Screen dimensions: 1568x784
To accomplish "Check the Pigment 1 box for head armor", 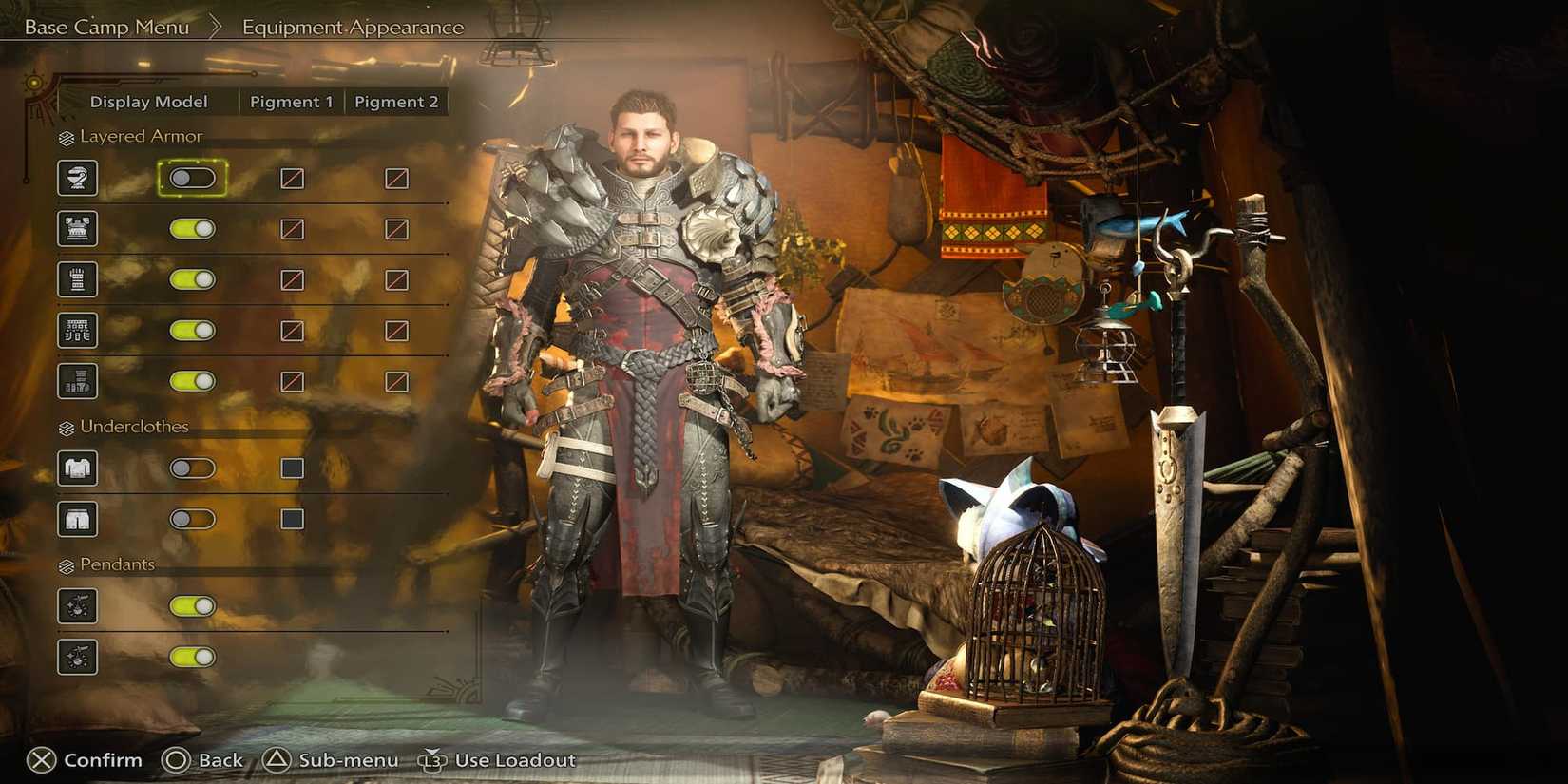I will 291,178.
